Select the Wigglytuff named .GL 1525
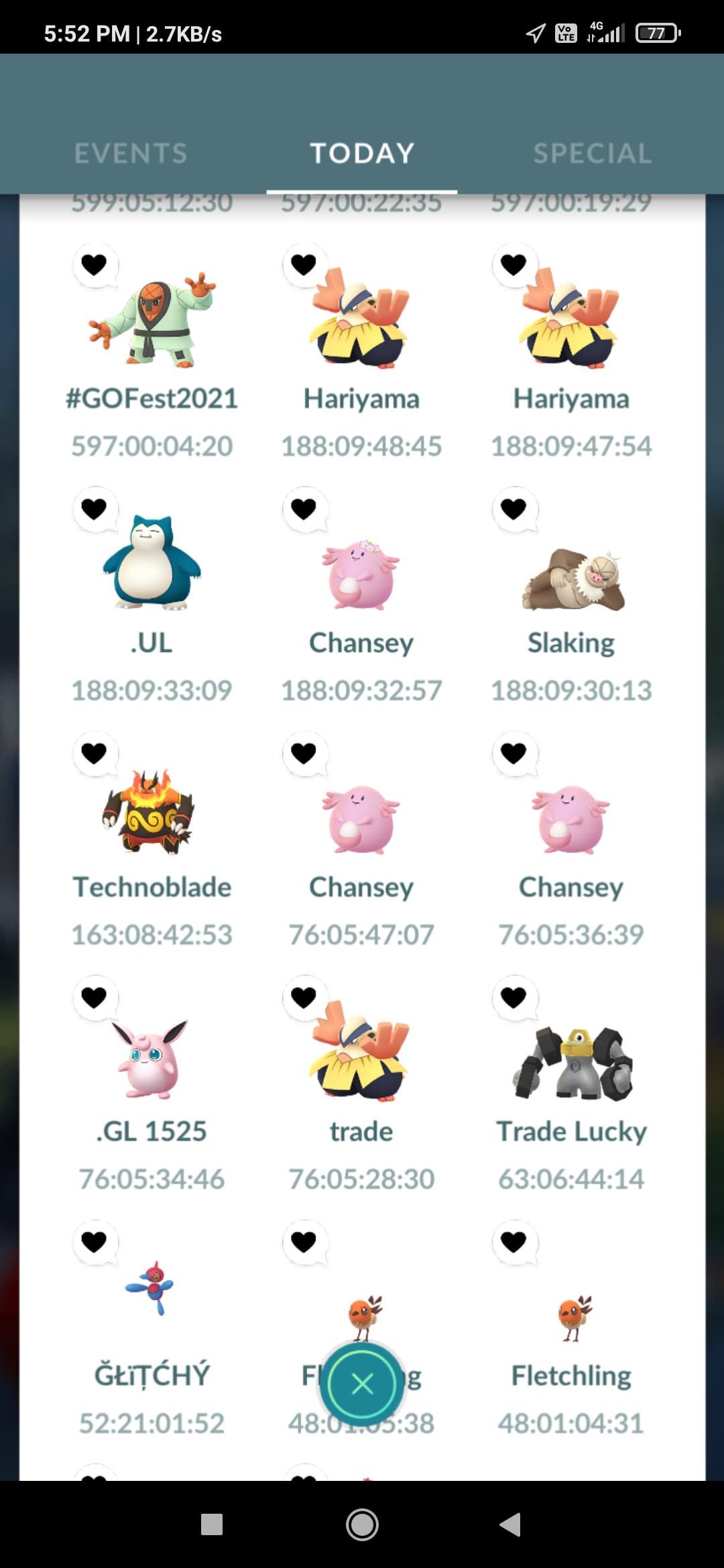 [152, 1059]
